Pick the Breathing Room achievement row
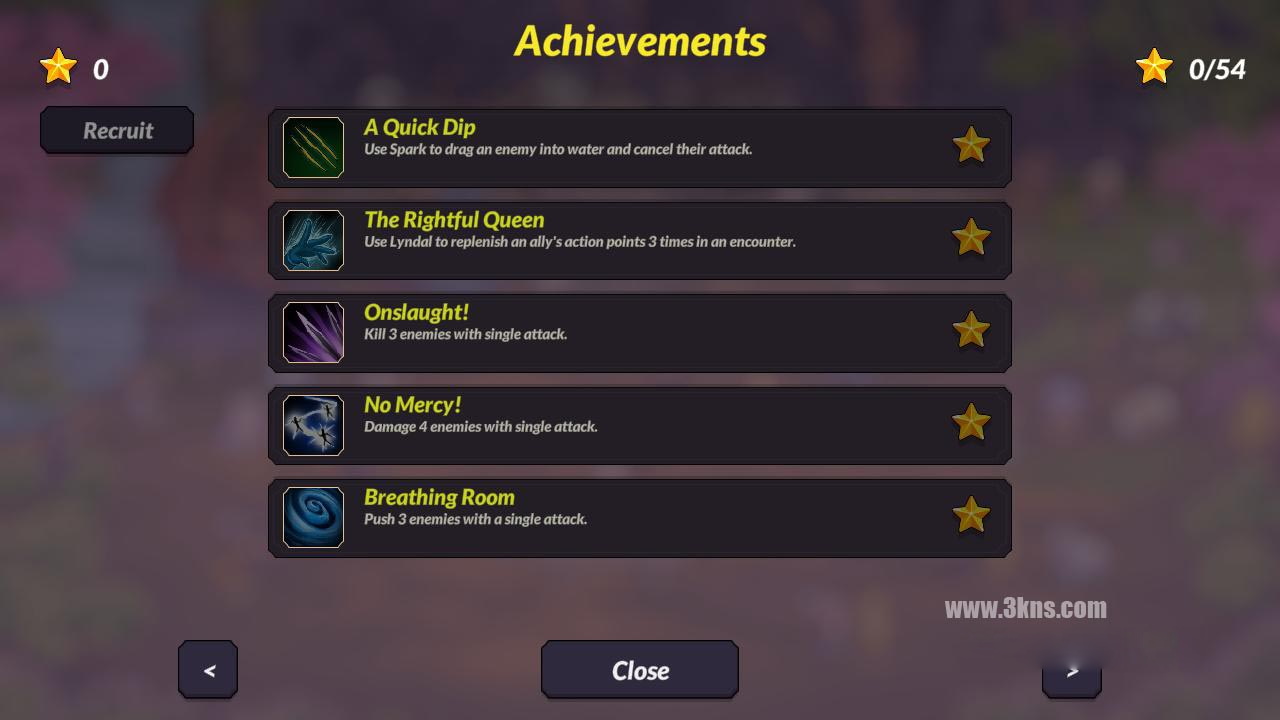The height and width of the screenshot is (720, 1280). point(640,517)
